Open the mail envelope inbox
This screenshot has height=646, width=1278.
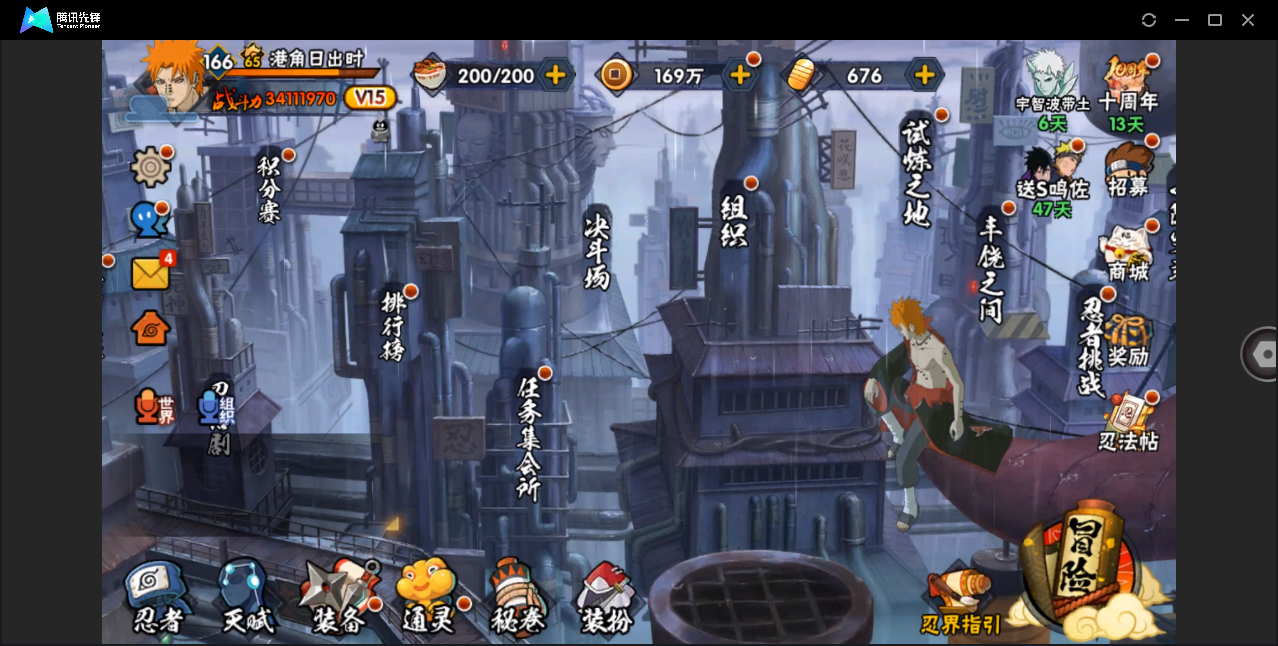click(x=150, y=273)
